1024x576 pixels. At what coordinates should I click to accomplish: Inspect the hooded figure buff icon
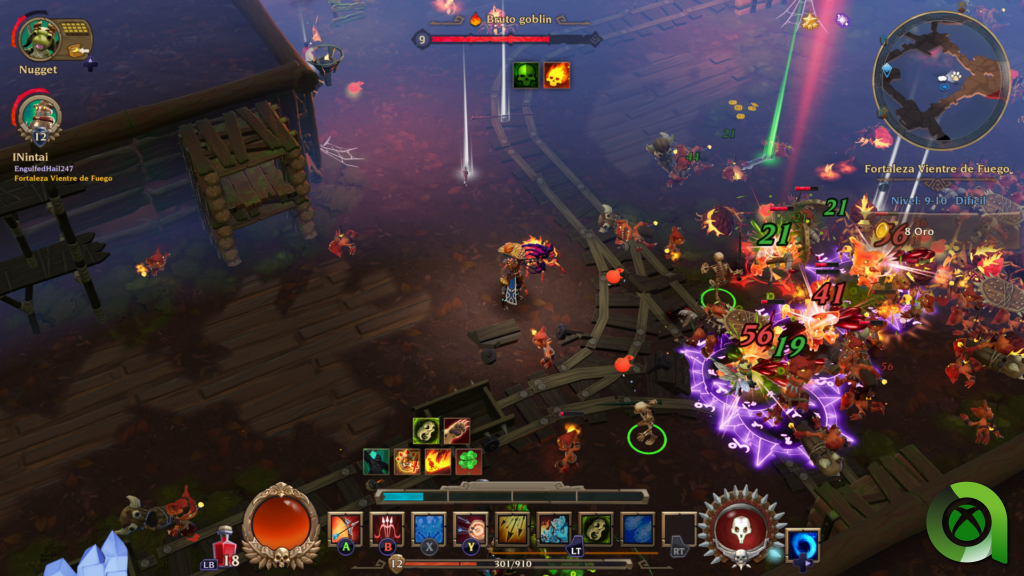pyautogui.click(x=377, y=461)
